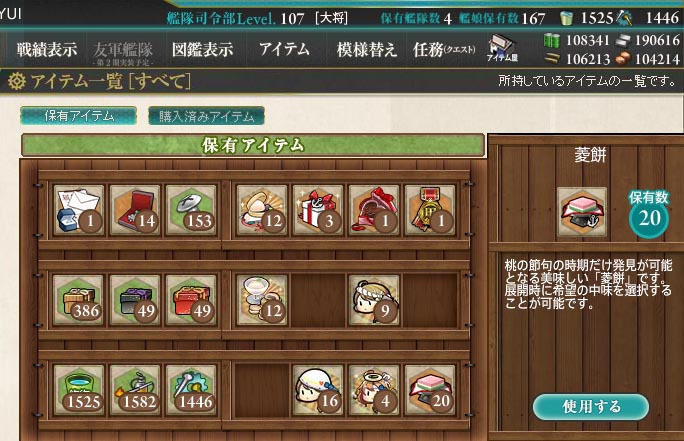Screen dimensions: 684x441
Task: Switch to the 購入済みアイテム tab
Action: coord(206,116)
